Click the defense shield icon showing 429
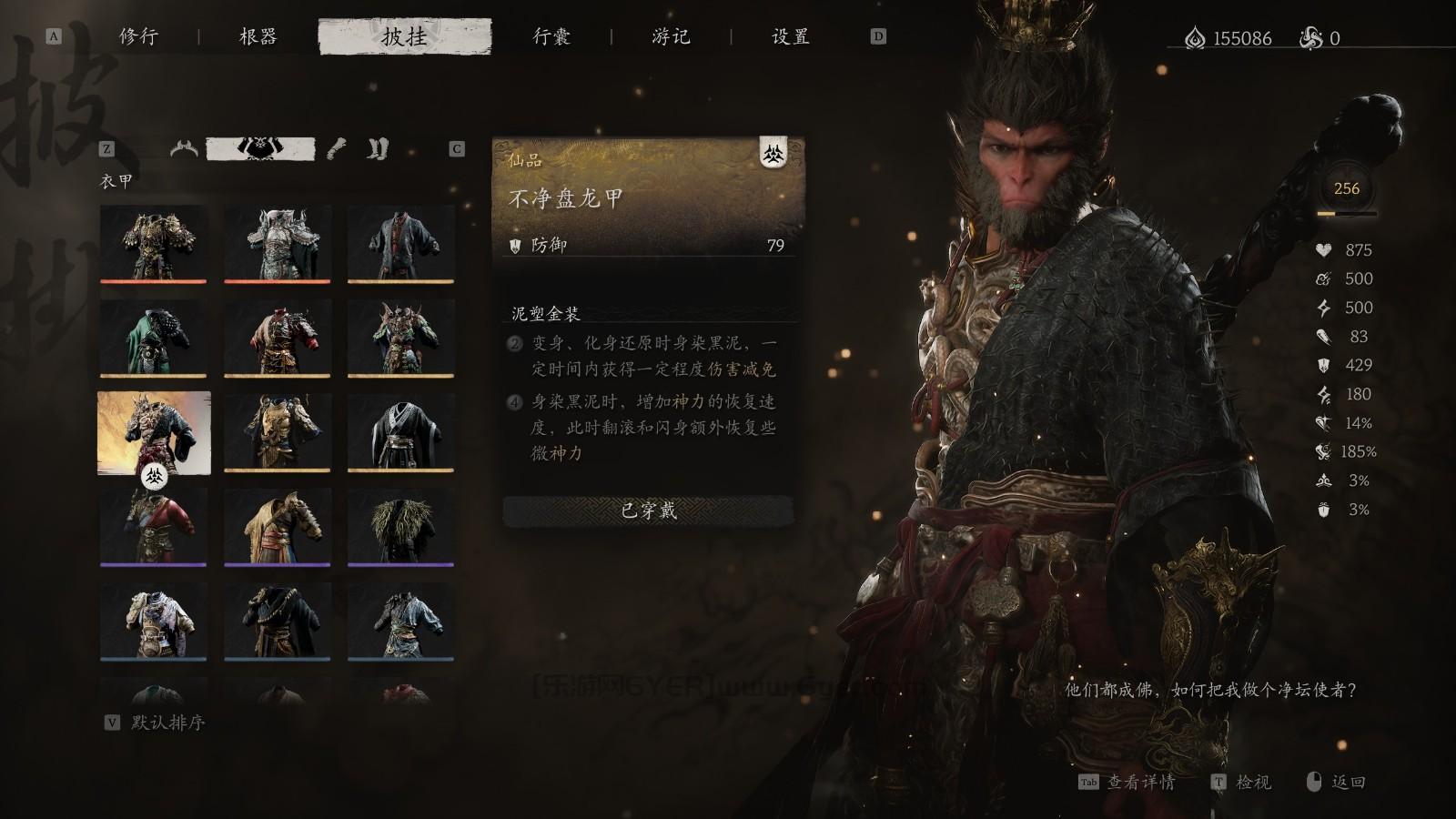Screen dimensions: 1456x819 click(1324, 367)
